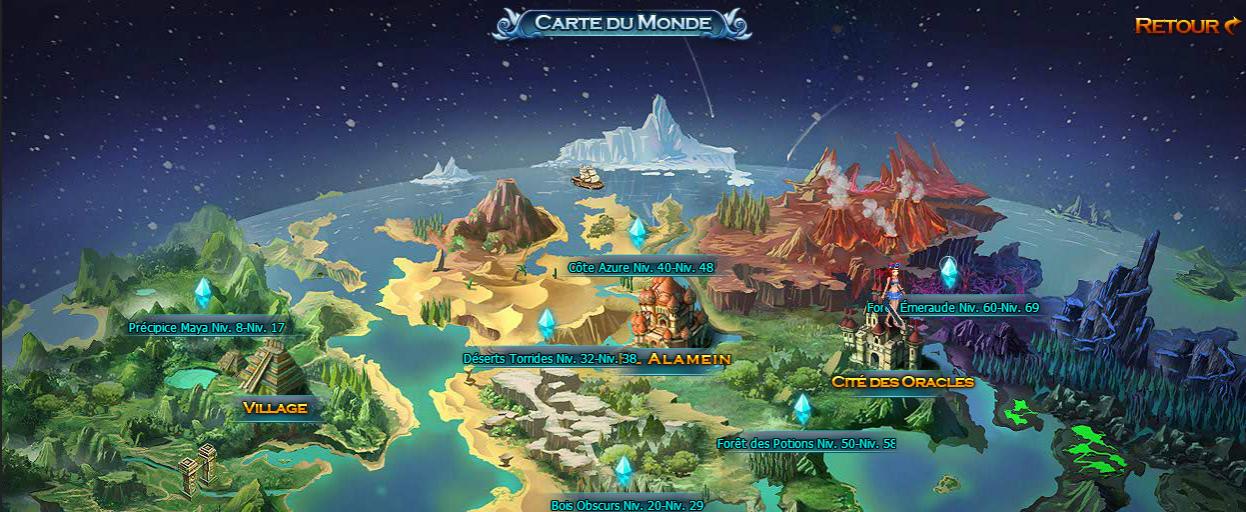Enter Déserts Torrides Niv. 32-38 zone

(x=551, y=357)
